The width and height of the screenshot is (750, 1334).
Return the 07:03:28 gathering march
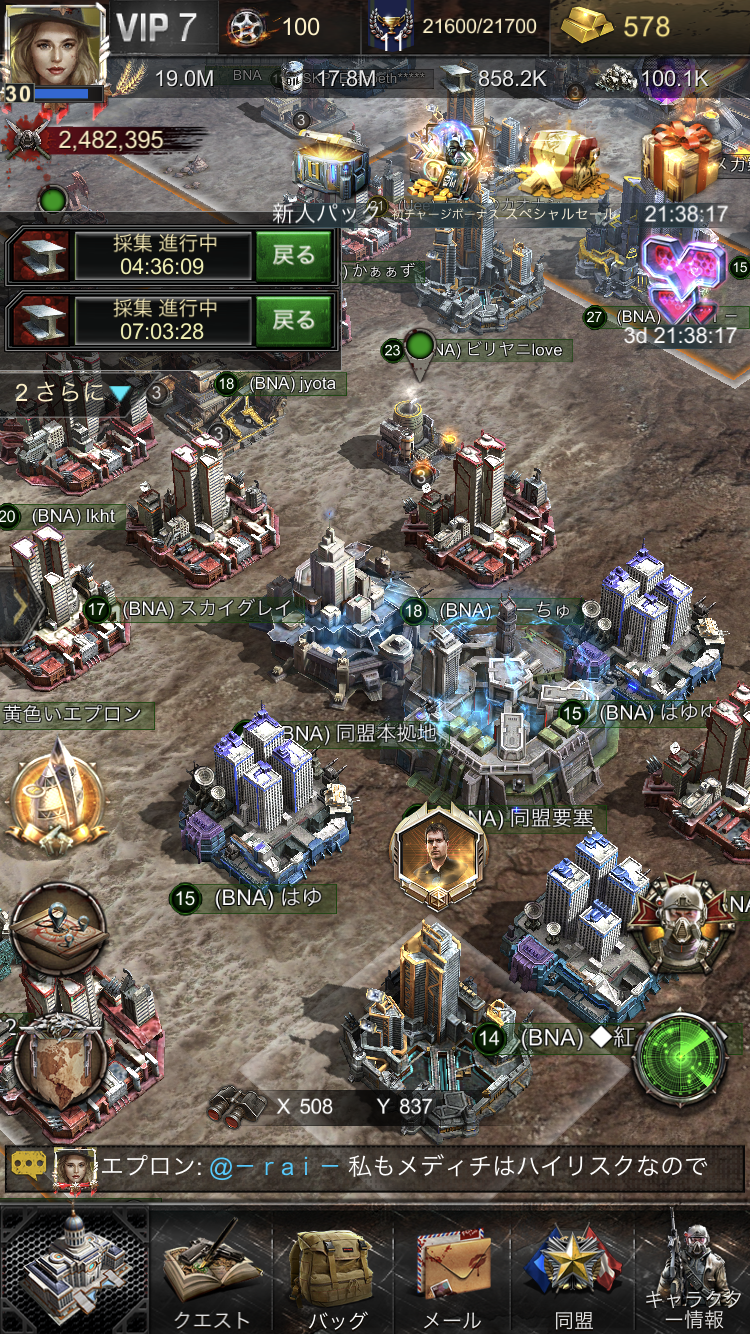coord(293,321)
